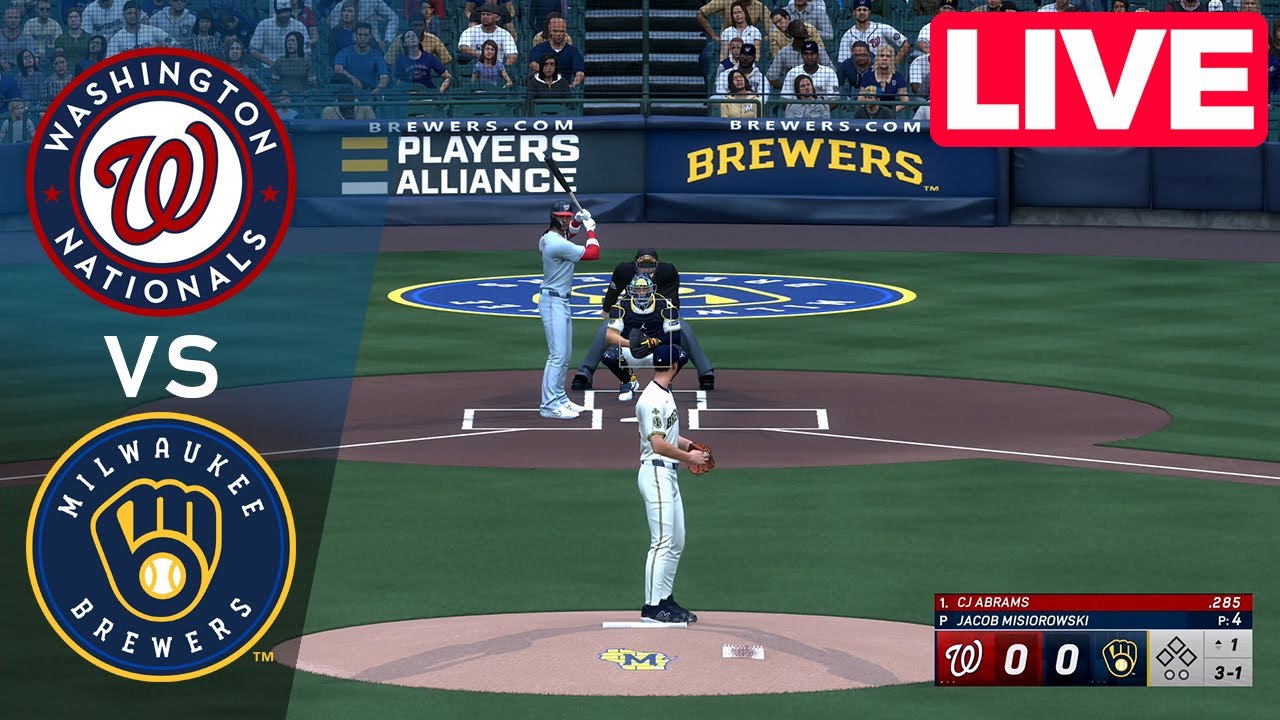
Task: Click the Nationals score showing 0
Action: coord(1017,657)
